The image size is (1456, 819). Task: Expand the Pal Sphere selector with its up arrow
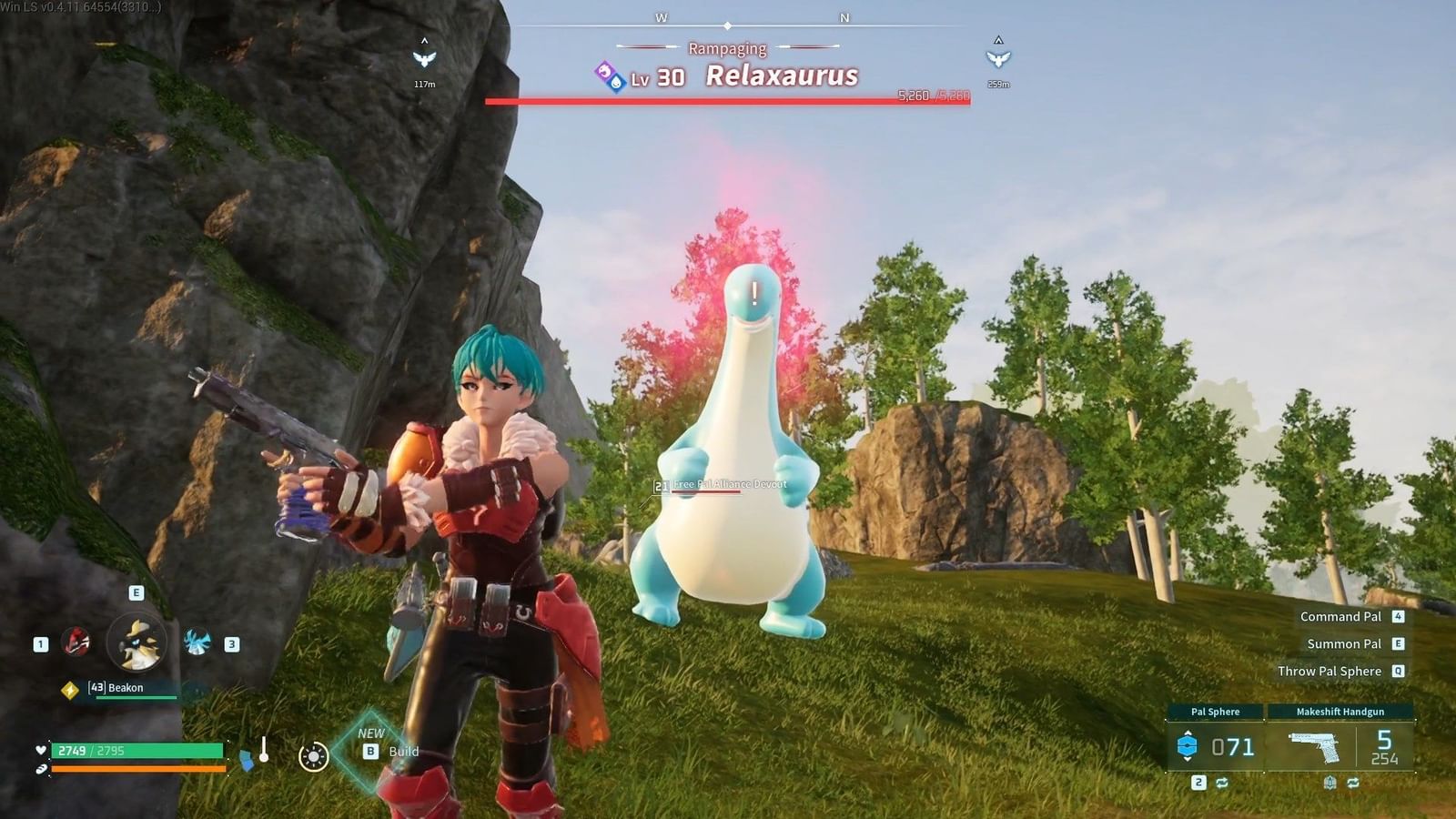tap(1188, 733)
